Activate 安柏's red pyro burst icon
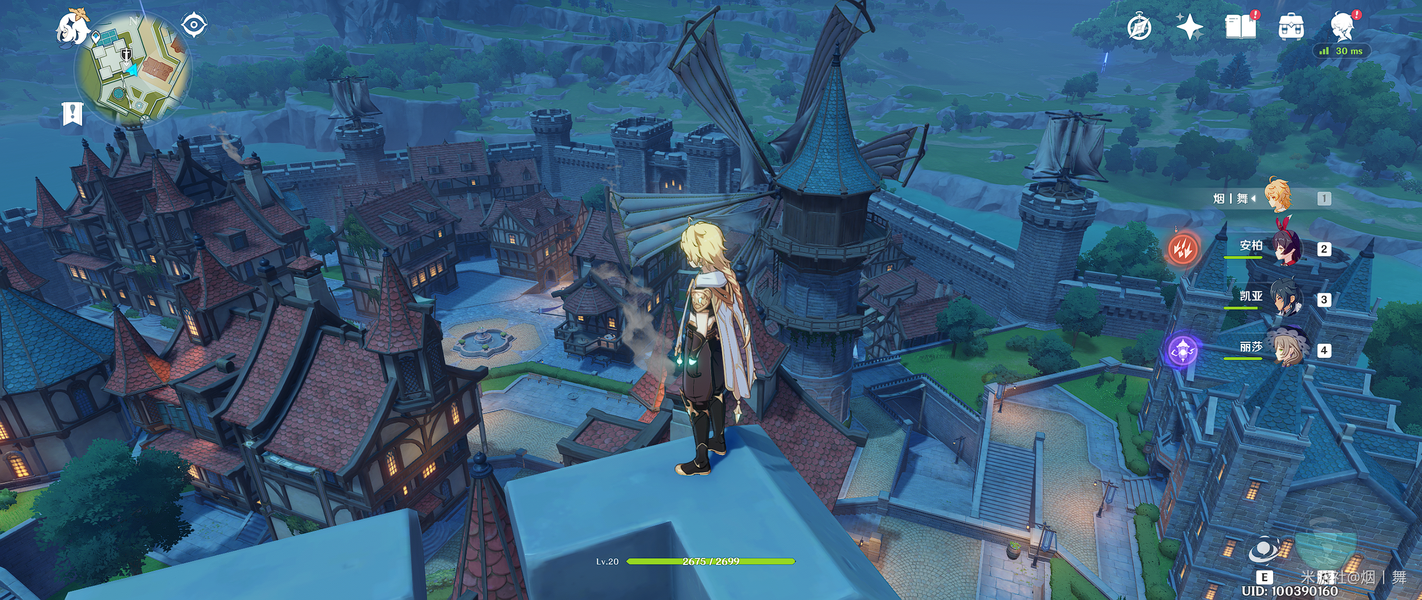1422x600 pixels. pyautogui.click(x=1181, y=248)
